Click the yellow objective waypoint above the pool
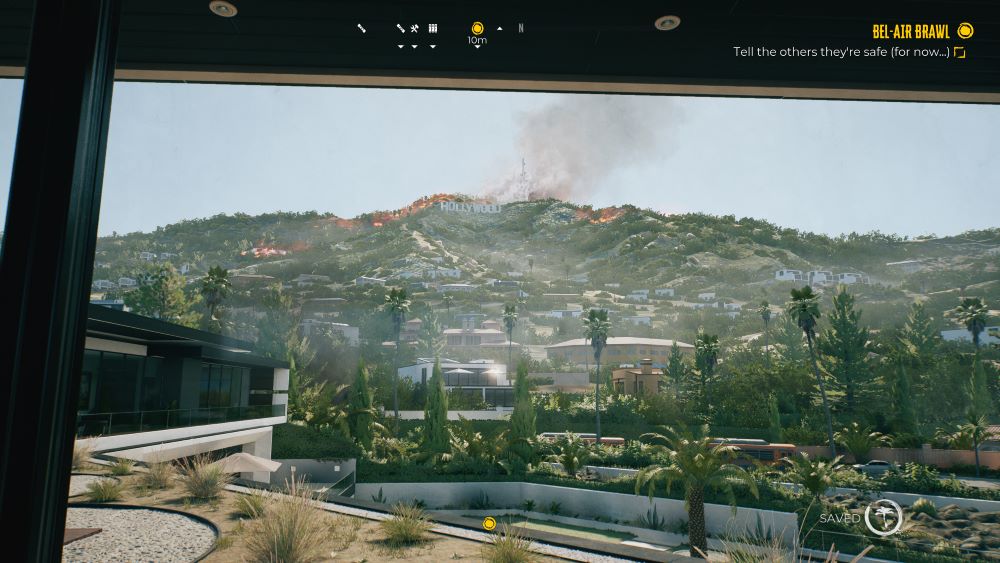 489,523
